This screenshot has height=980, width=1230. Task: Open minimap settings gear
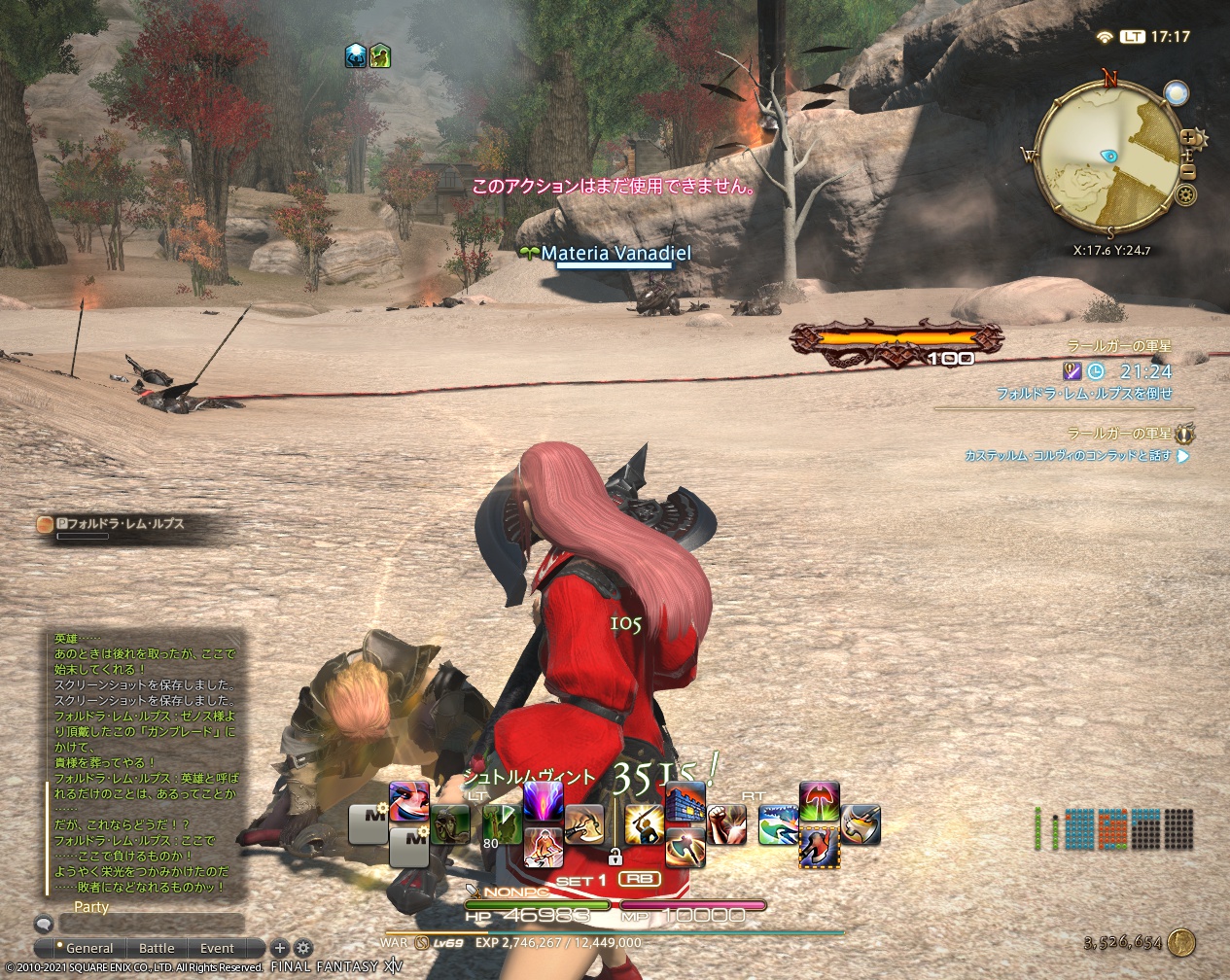click(x=1185, y=195)
